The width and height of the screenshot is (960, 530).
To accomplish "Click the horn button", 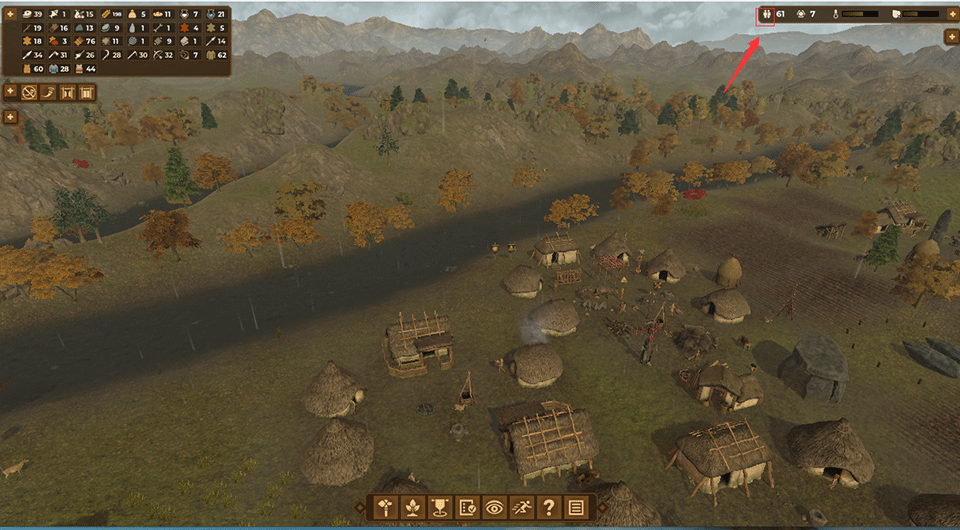I will point(50,93).
